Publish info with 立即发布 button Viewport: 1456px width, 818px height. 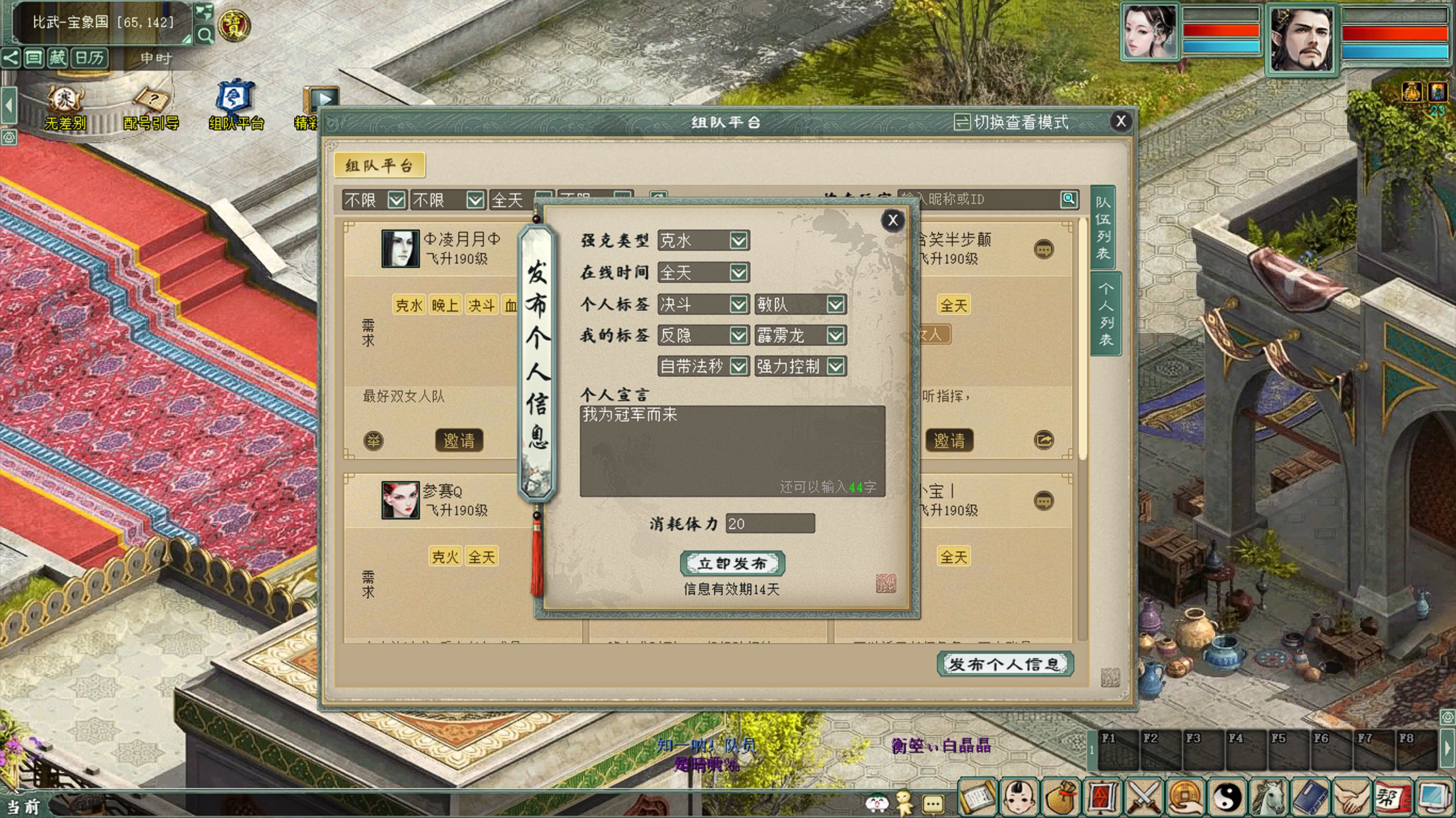[732, 563]
